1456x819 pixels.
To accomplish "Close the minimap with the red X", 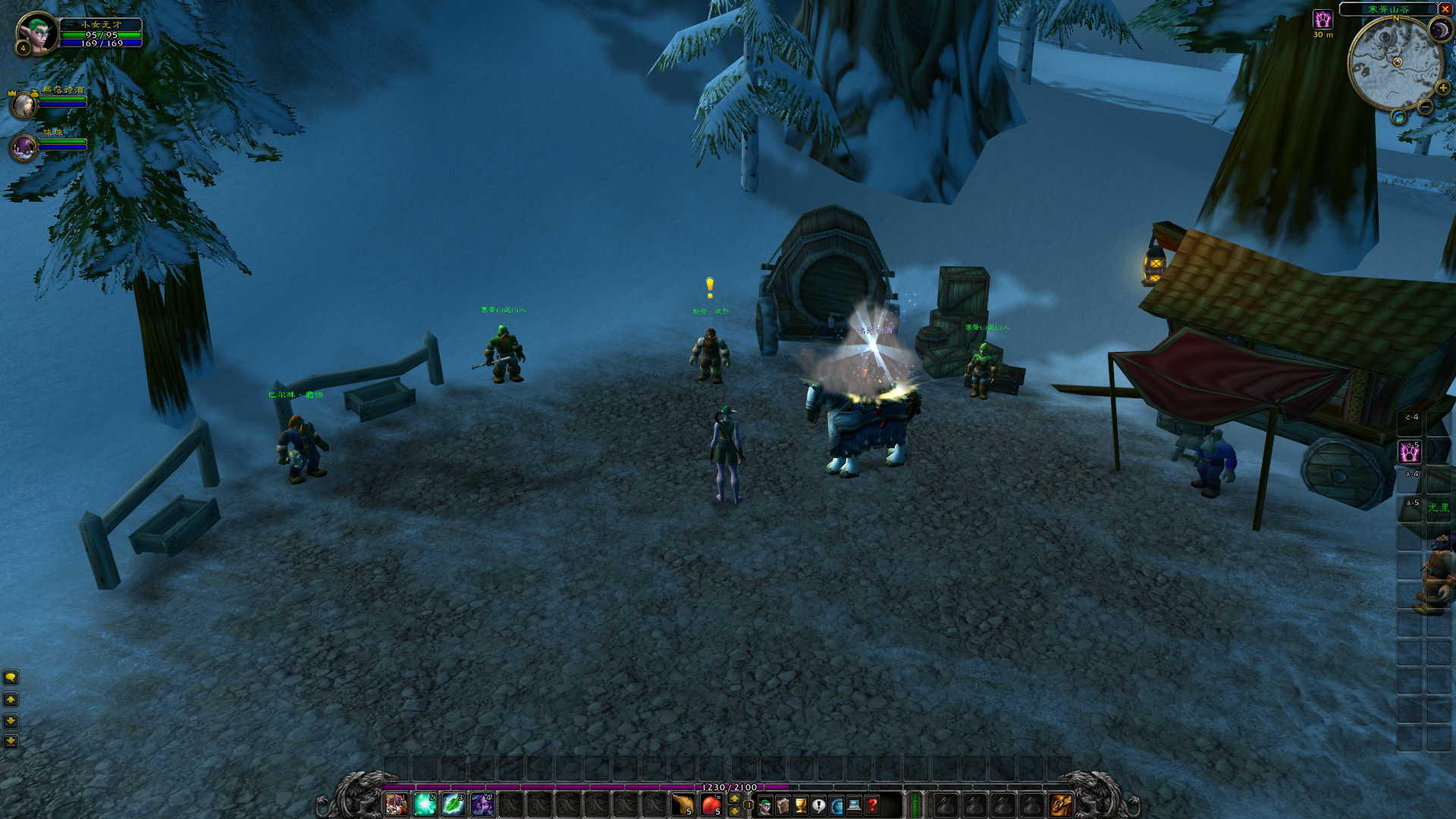I will coord(1445,9).
